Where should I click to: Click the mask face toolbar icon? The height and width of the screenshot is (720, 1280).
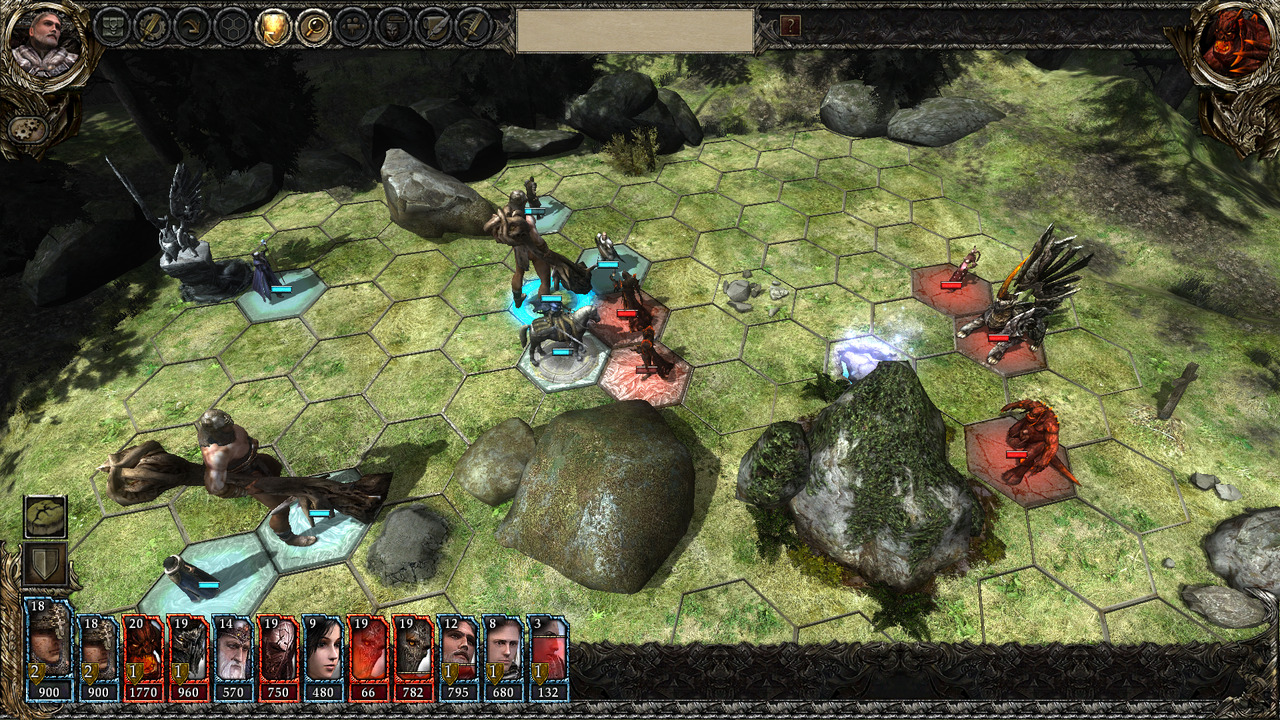[x=393, y=27]
